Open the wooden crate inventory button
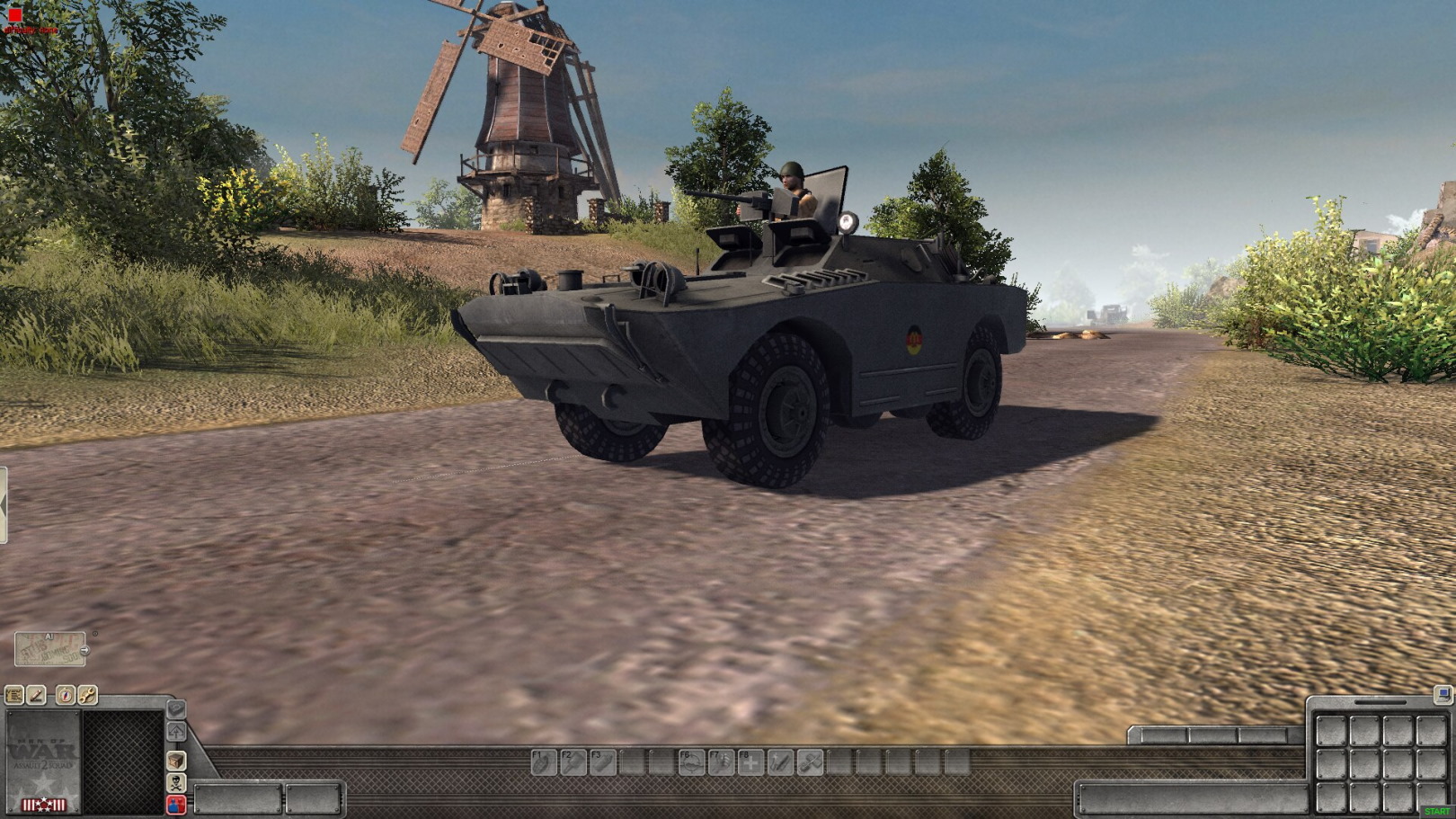 [x=176, y=761]
